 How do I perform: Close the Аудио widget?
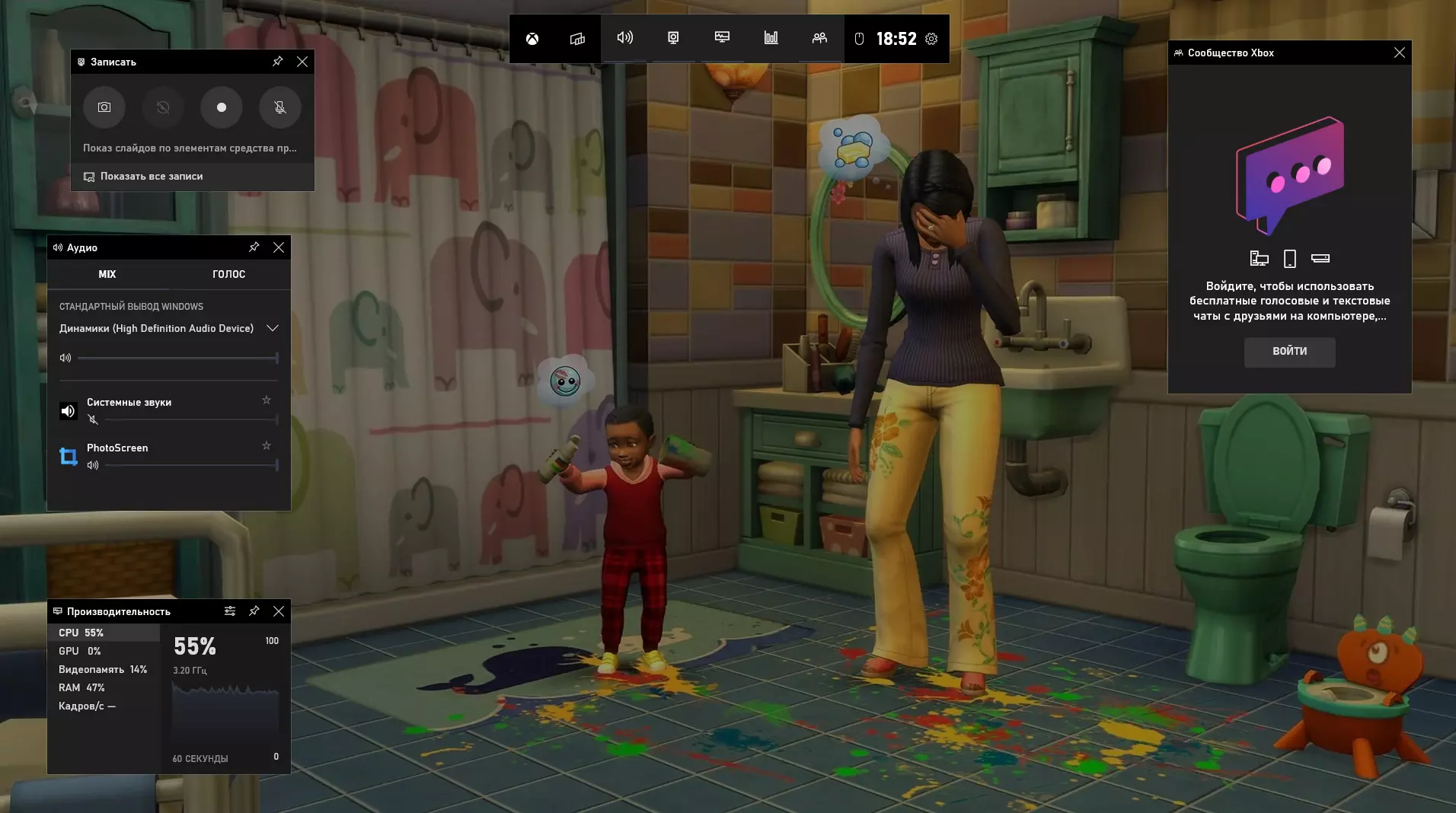point(279,247)
